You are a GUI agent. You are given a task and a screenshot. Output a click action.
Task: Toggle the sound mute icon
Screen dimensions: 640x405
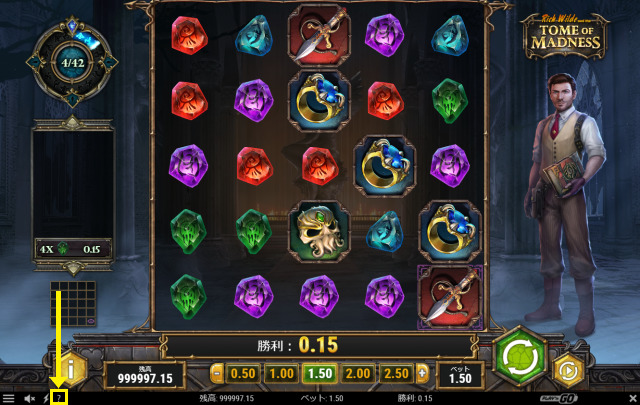tap(30, 398)
